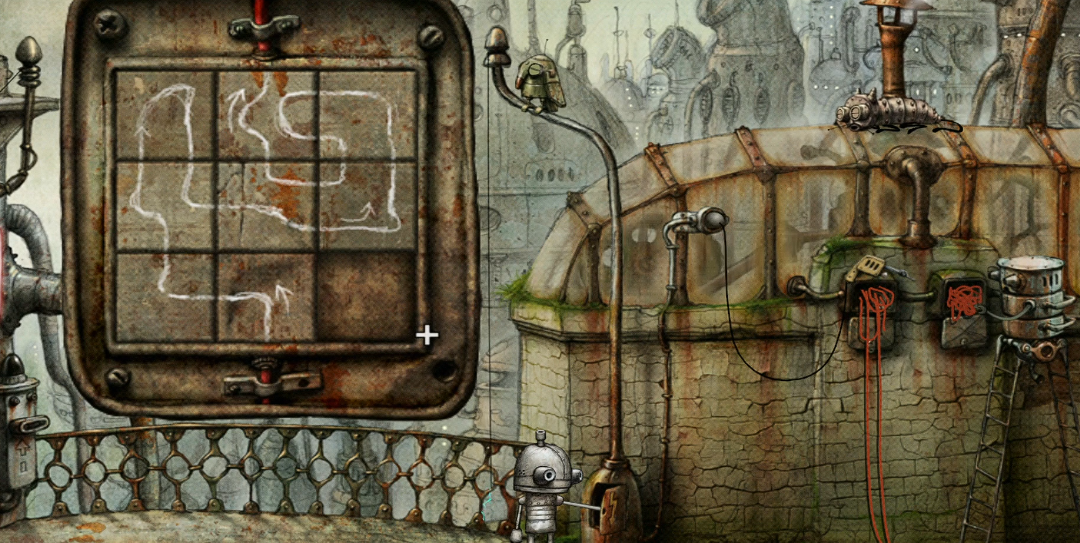
Task: Select the top-left corner puzzle tile
Action: [164, 116]
